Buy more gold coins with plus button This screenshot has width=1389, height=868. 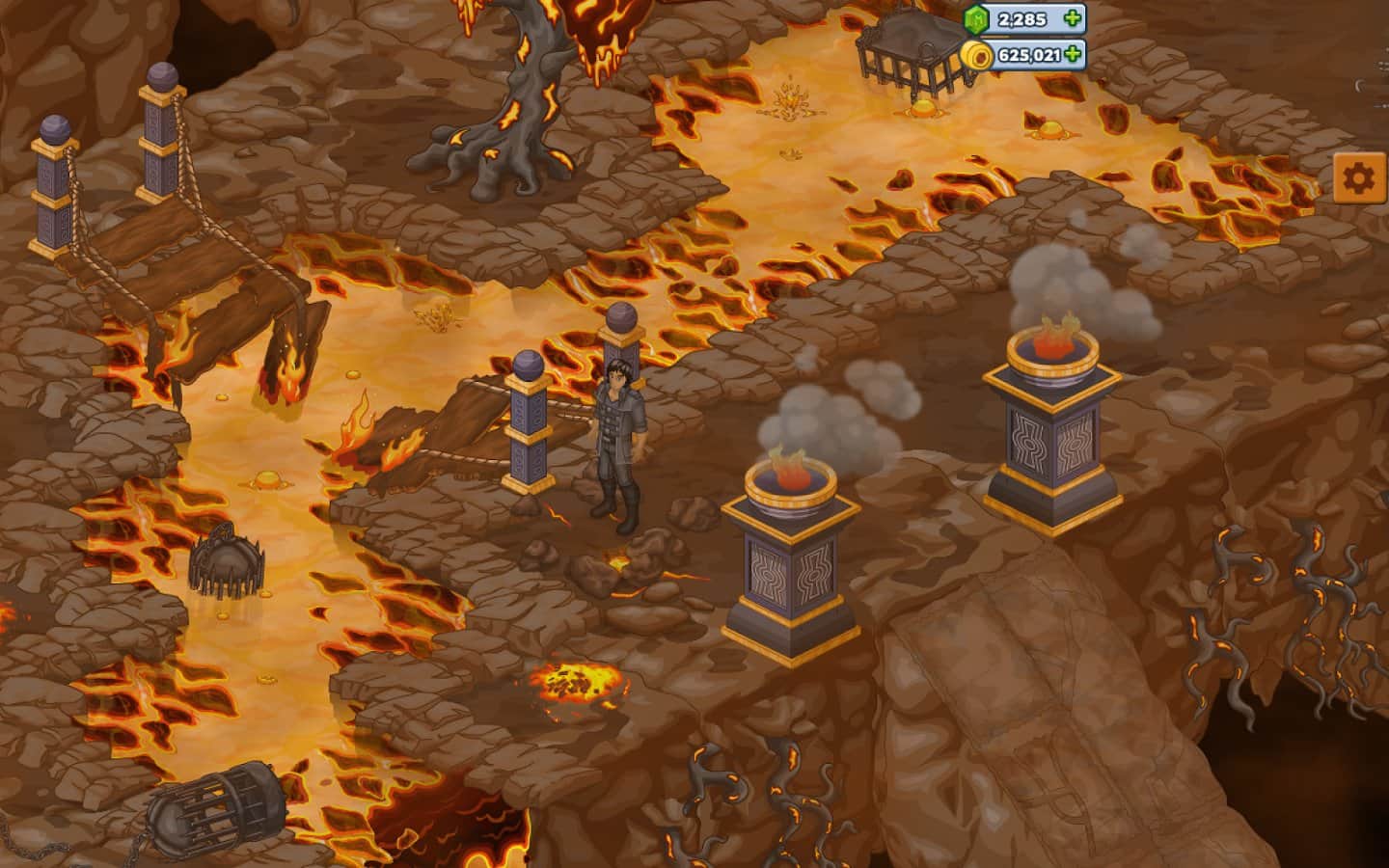(1072, 54)
